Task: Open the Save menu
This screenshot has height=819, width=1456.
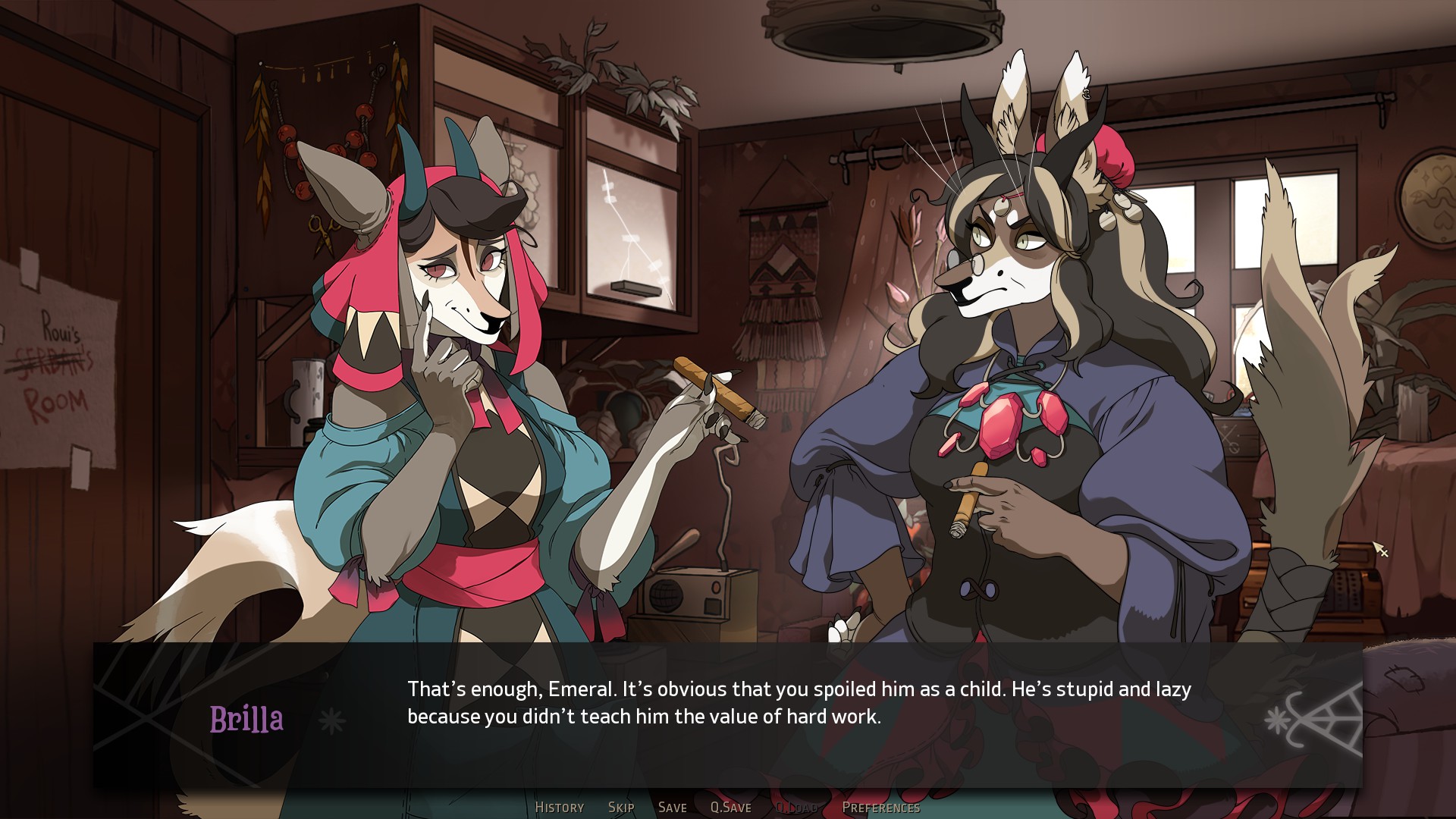Action: 672,808
